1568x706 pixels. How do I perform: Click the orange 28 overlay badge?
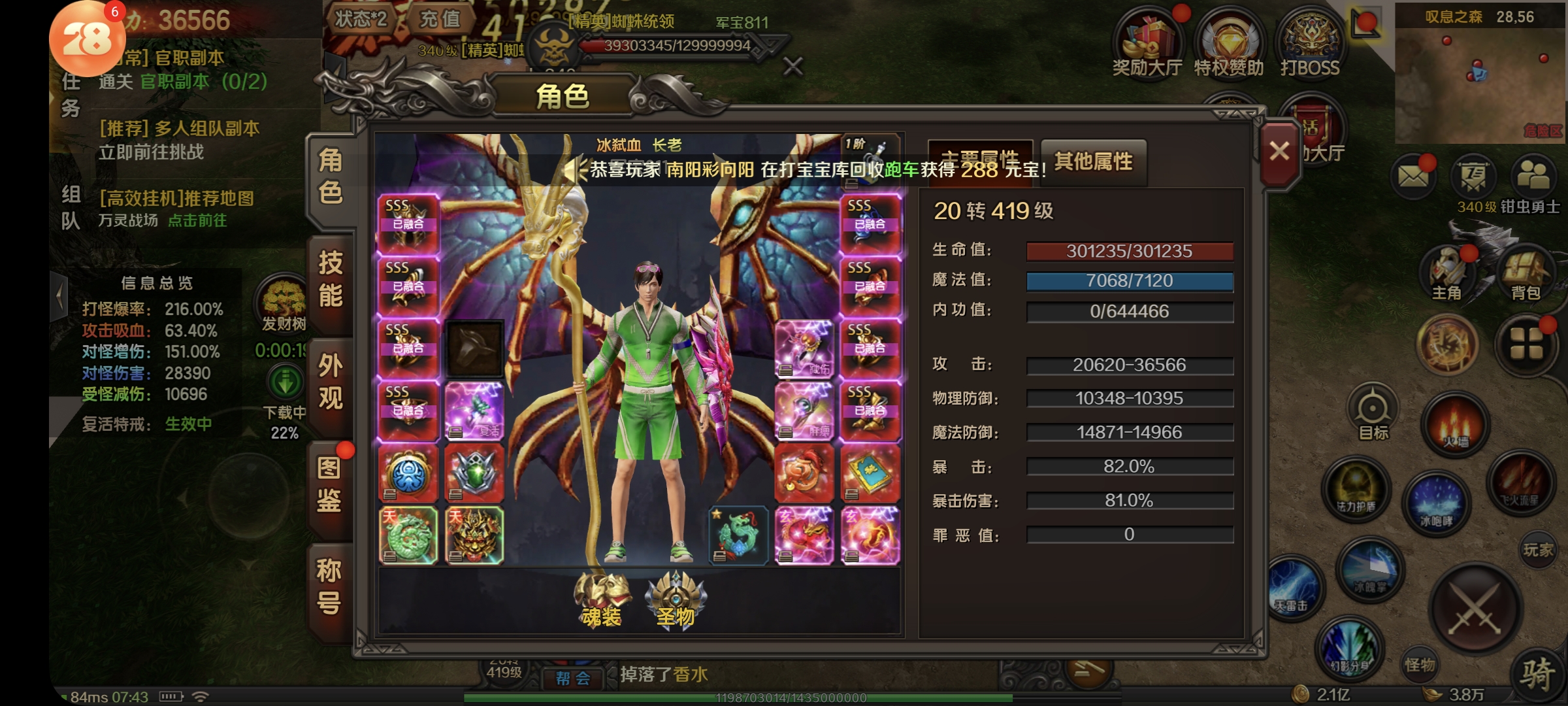[87, 41]
